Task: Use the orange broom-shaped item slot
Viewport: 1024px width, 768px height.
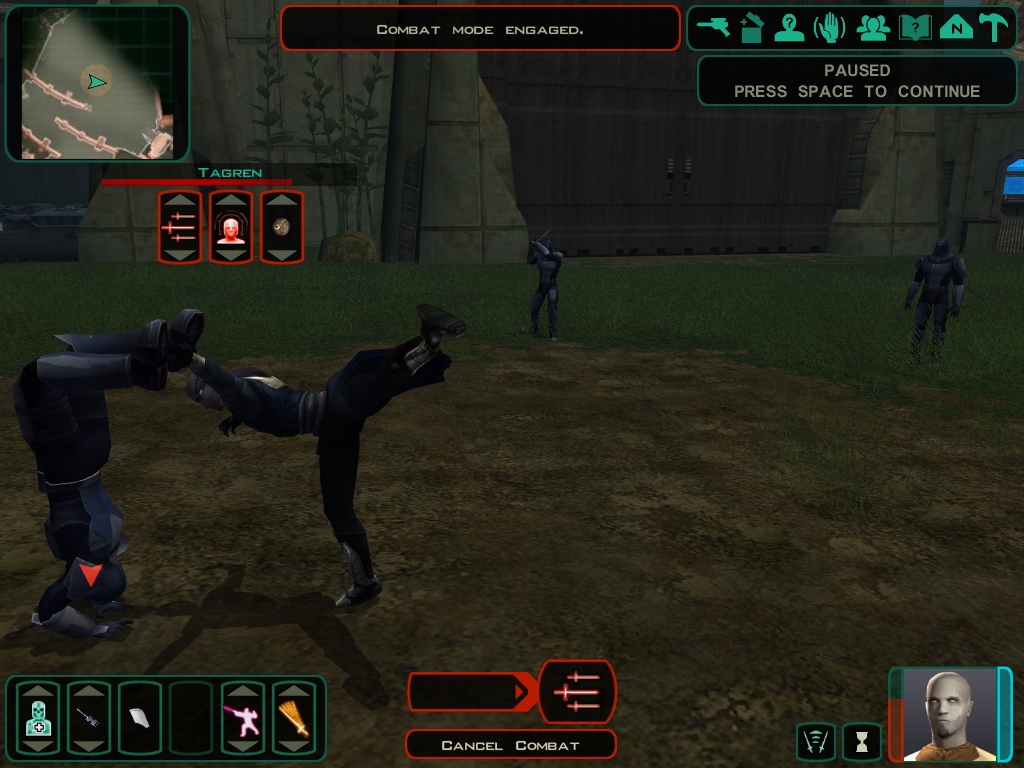Action: click(295, 718)
